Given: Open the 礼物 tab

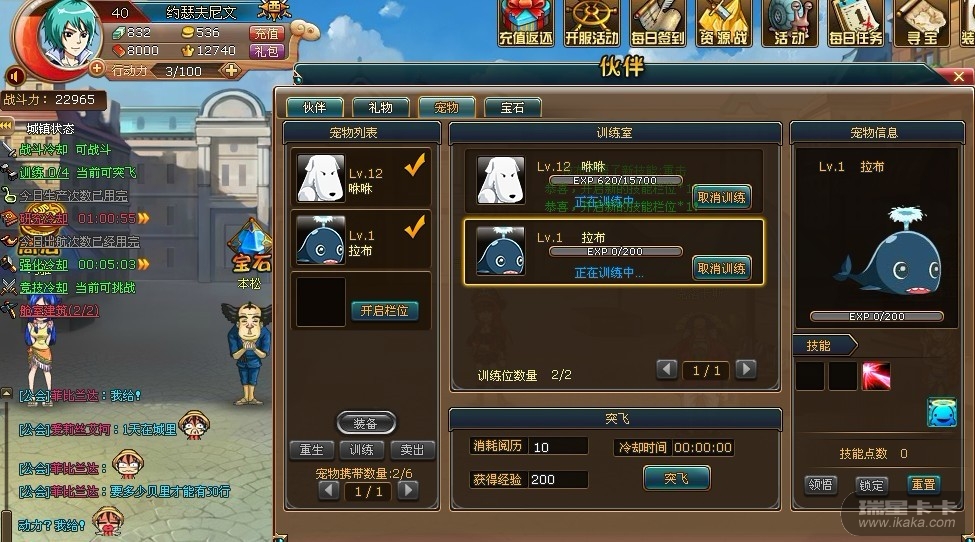Looking at the screenshot, I should click(380, 108).
